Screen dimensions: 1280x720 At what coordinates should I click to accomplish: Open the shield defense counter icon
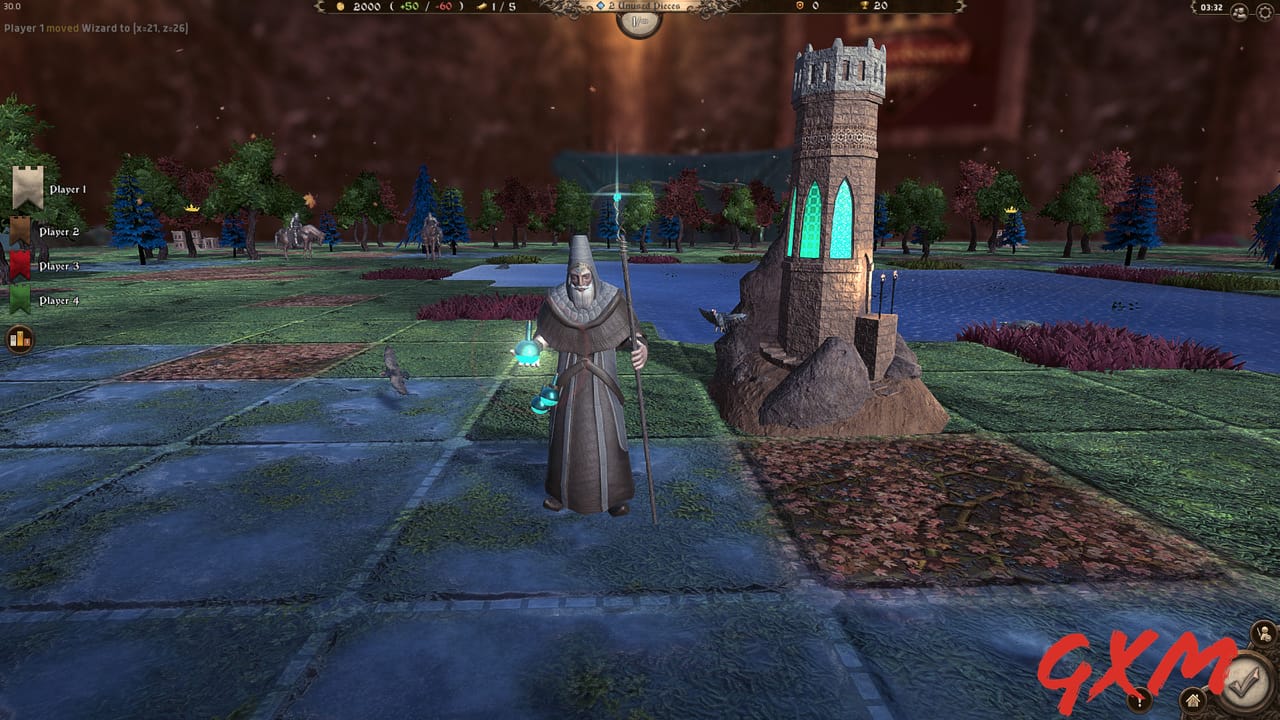pos(799,8)
